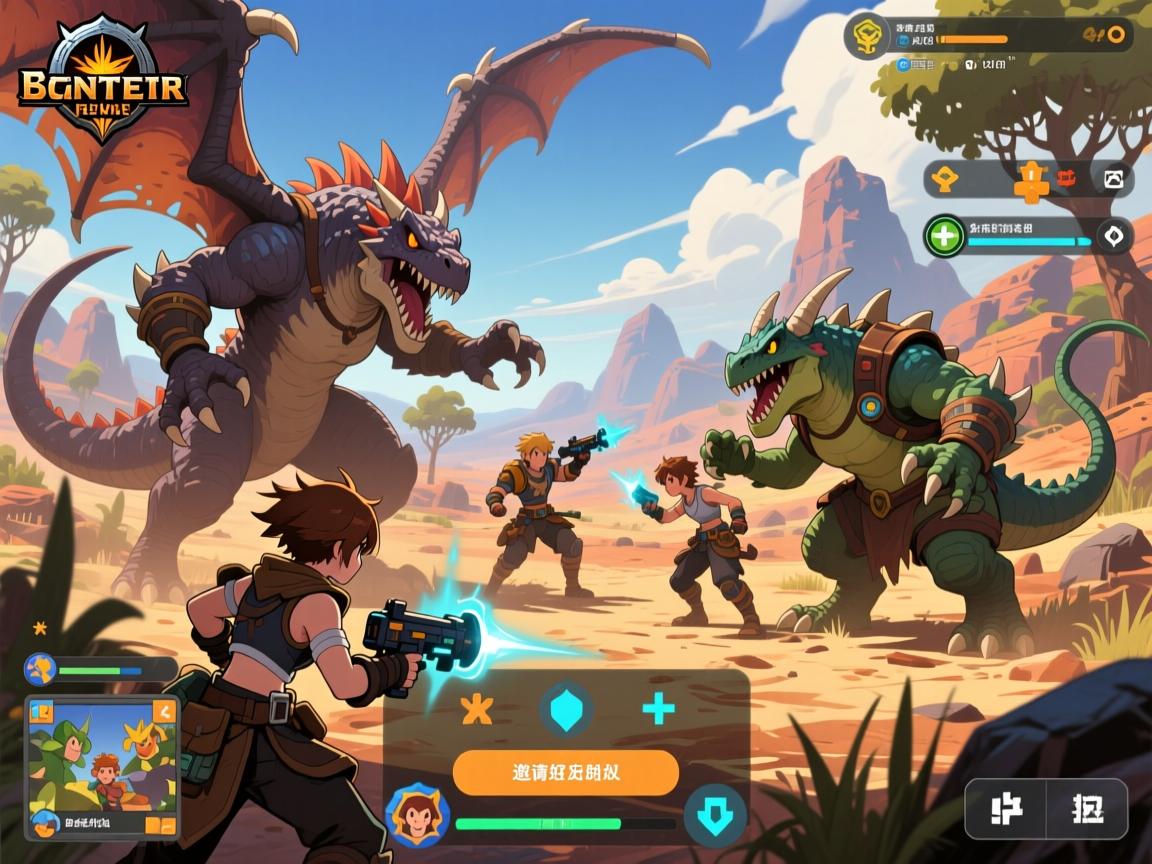Select the orange star icon in the bottom panel

pyautogui.click(x=477, y=709)
